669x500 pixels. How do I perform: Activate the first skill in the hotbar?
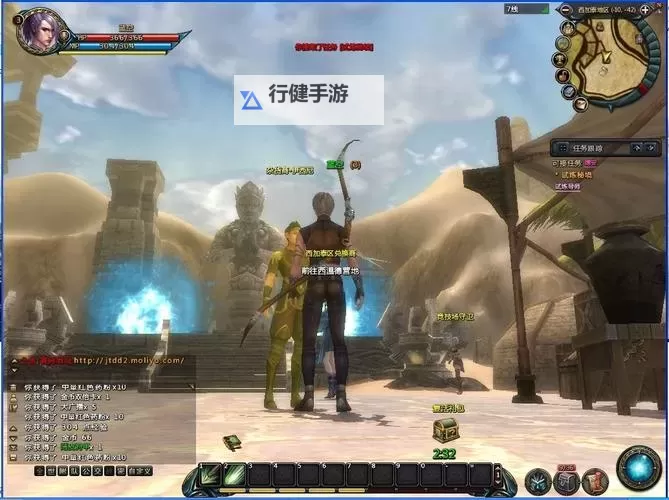coord(209,475)
